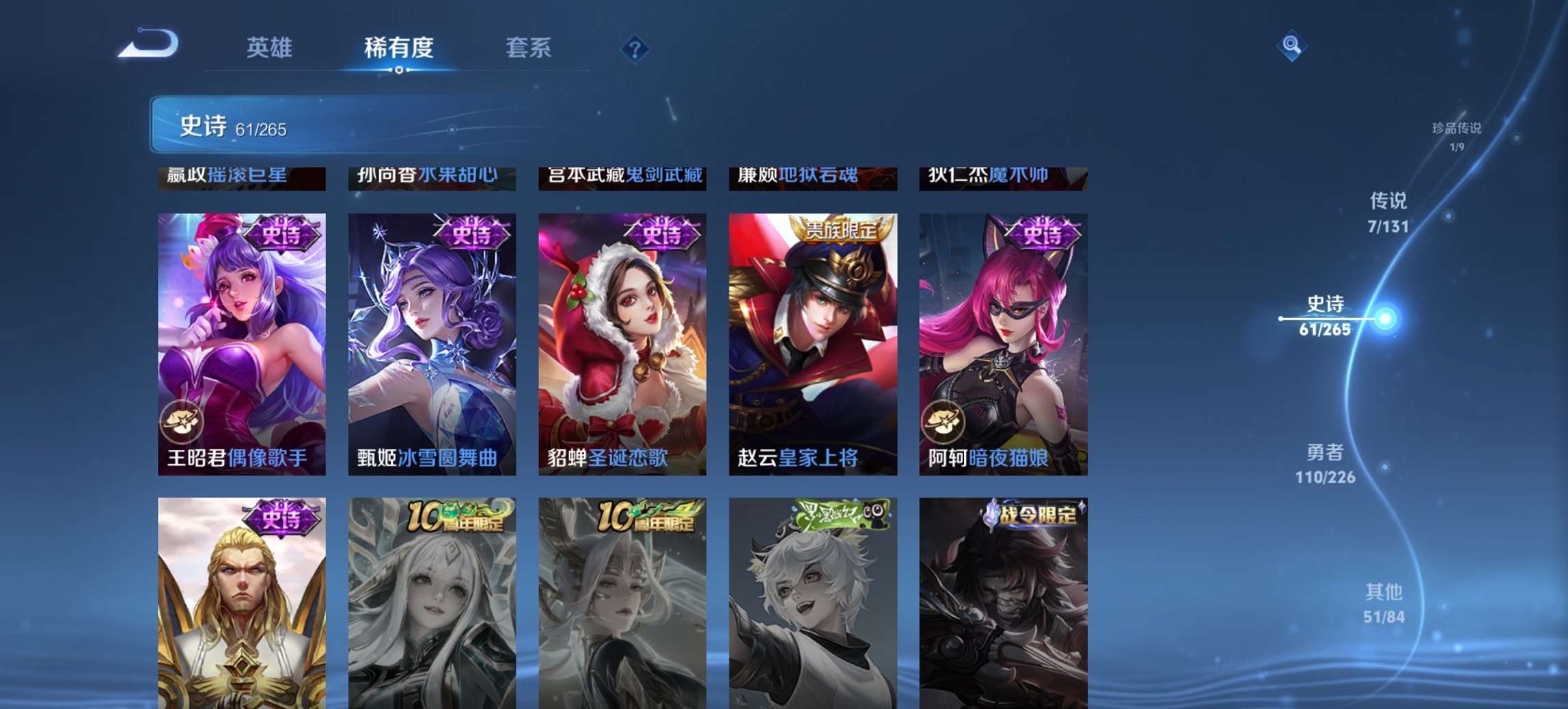
Task: Reselect the 稀有度 tab
Action: coord(399,49)
